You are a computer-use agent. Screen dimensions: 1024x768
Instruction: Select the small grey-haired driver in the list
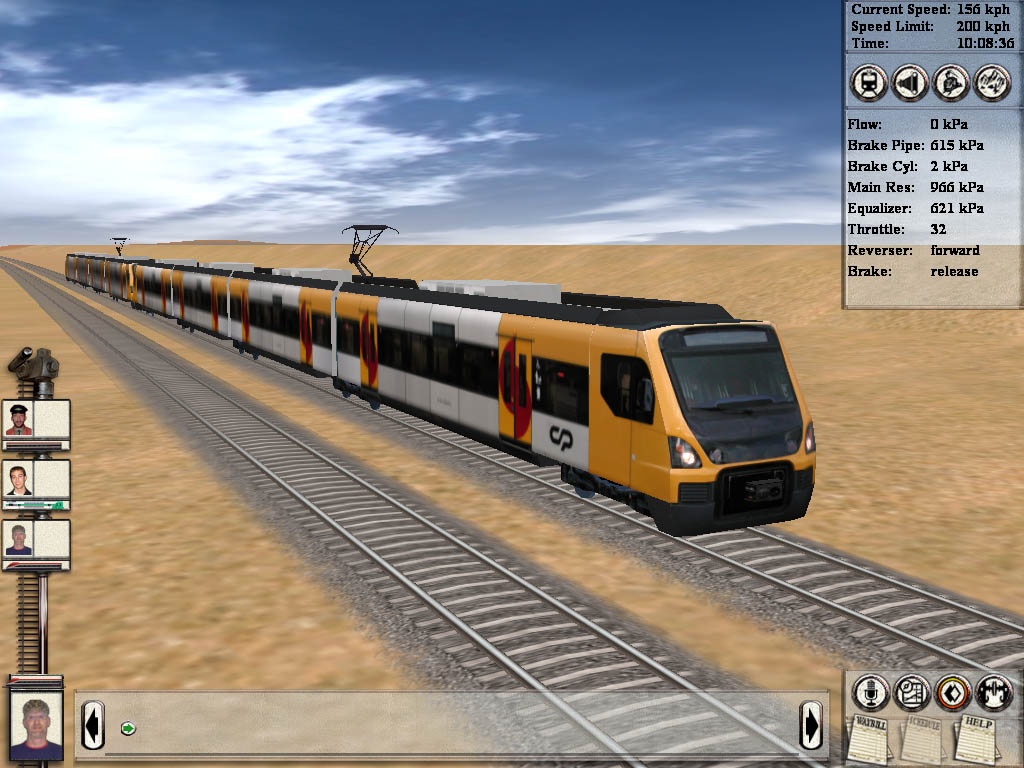click(19, 539)
